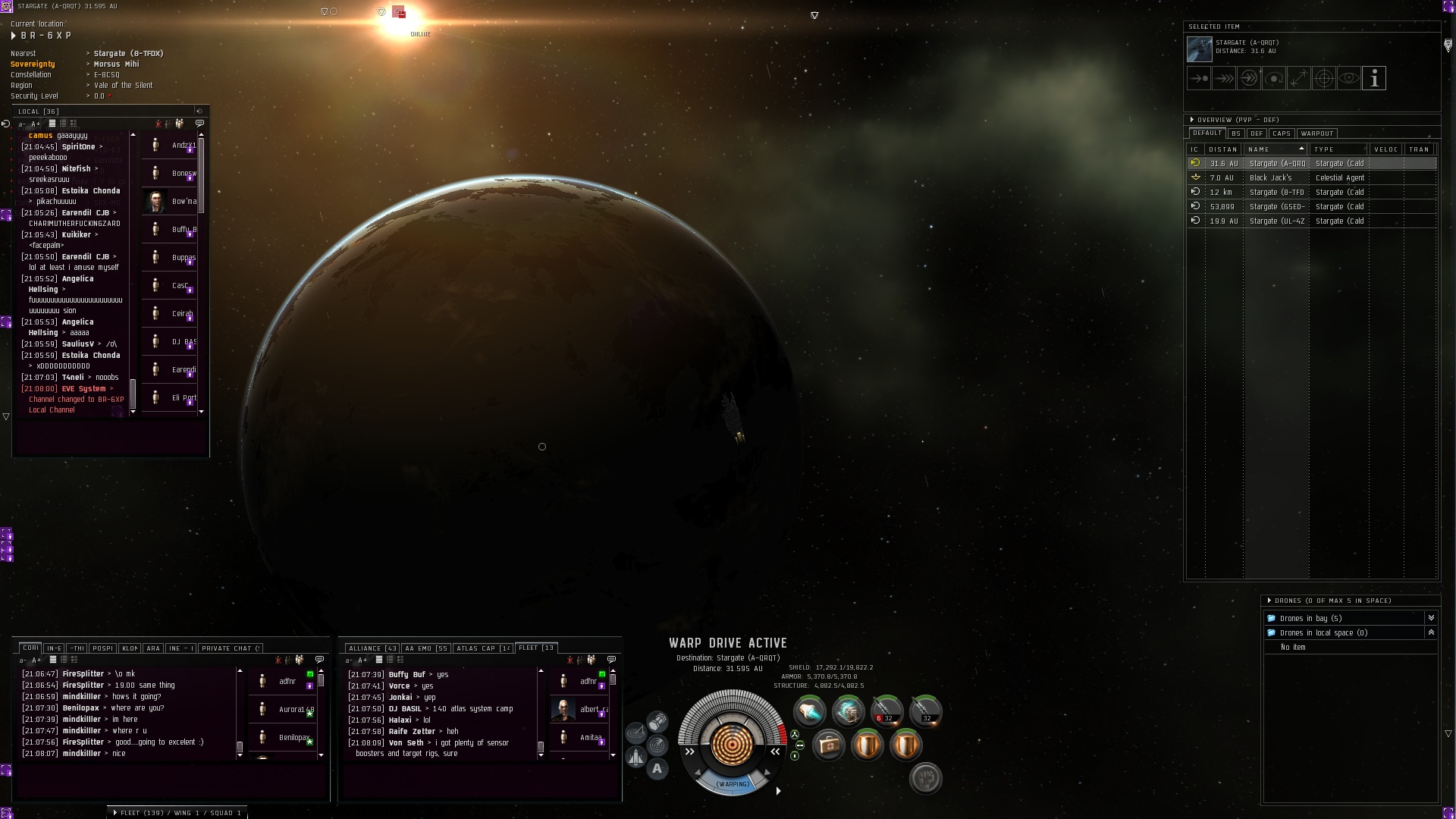Image resolution: width=1456 pixels, height=819 pixels.
Task: Activate the fist module icon
Action: pyautogui.click(x=925, y=778)
